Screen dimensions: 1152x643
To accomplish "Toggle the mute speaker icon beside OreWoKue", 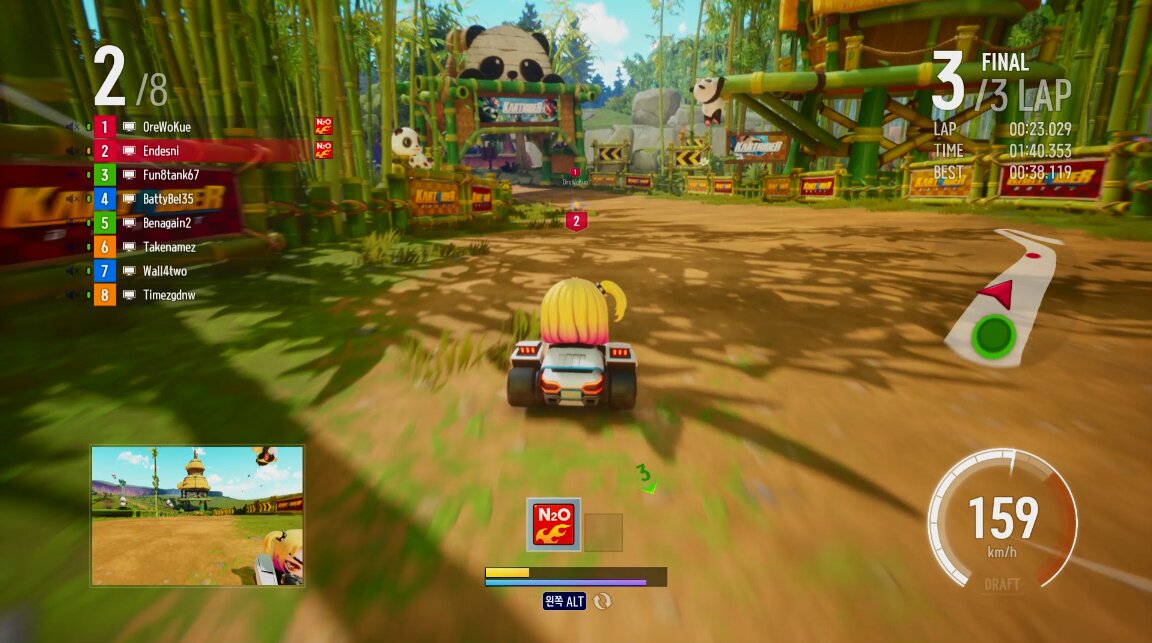I will pyautogui.click(x=71, y=127).
